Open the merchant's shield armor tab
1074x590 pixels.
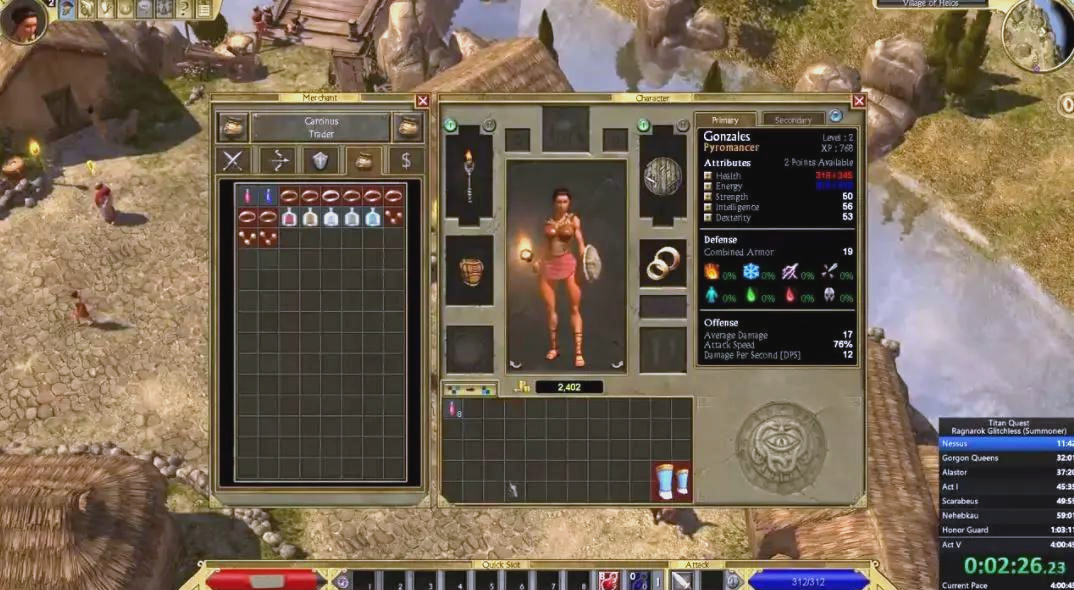point(320,160)
